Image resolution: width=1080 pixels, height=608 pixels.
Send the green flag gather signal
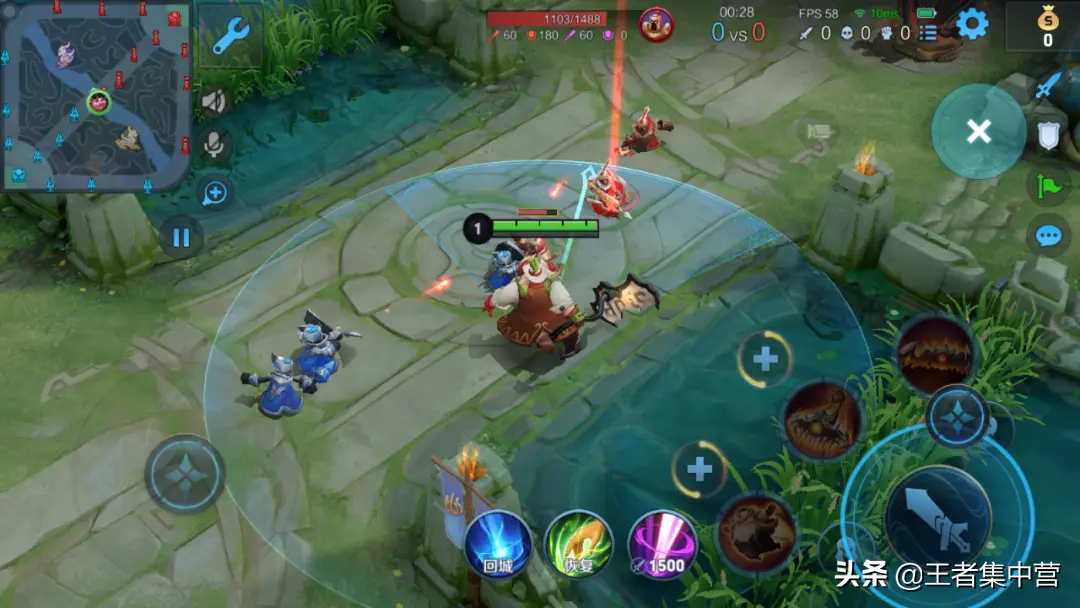1048,185
